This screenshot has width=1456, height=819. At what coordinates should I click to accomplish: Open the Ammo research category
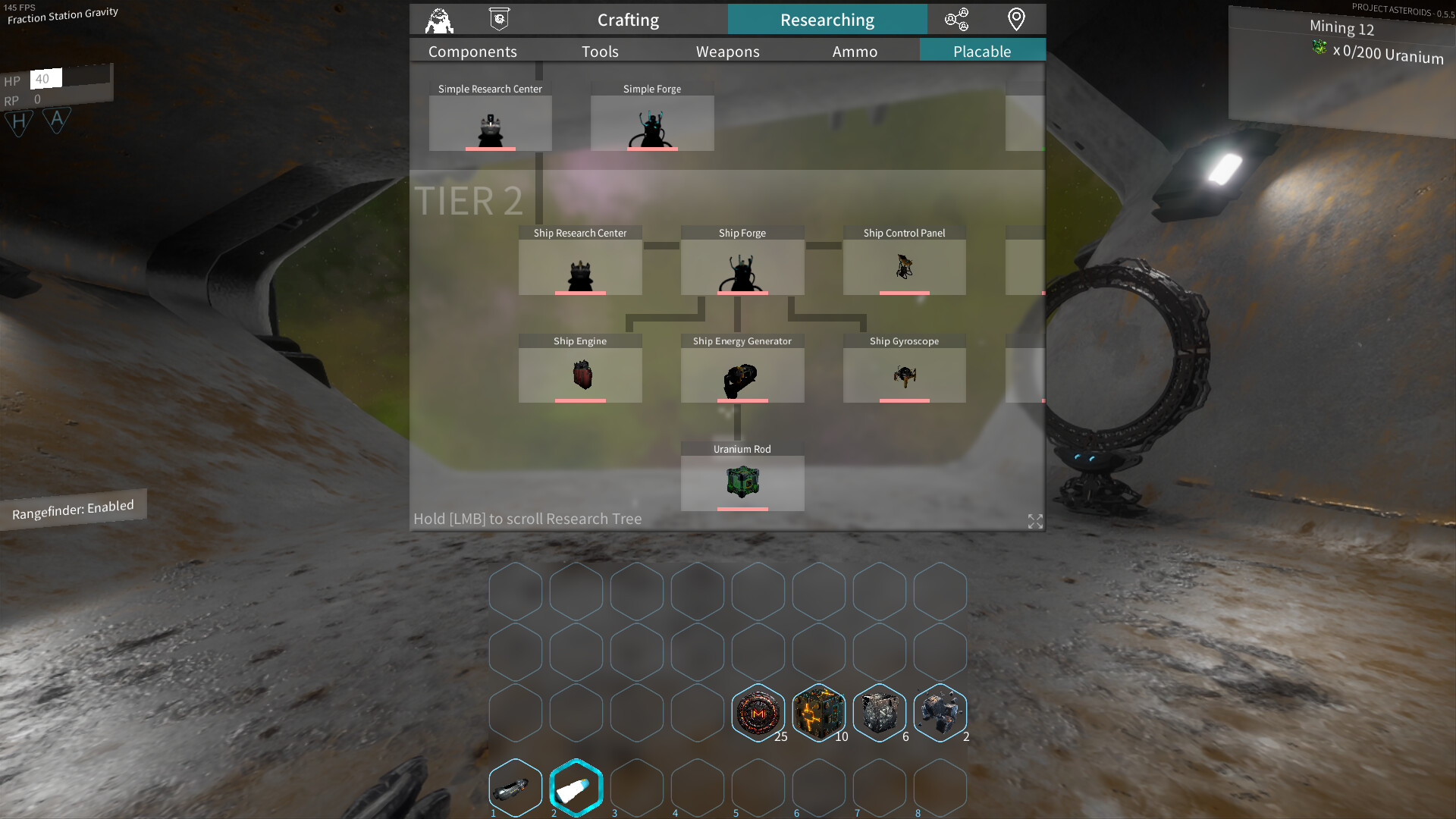pyautogui.click(x=855, y=51)
